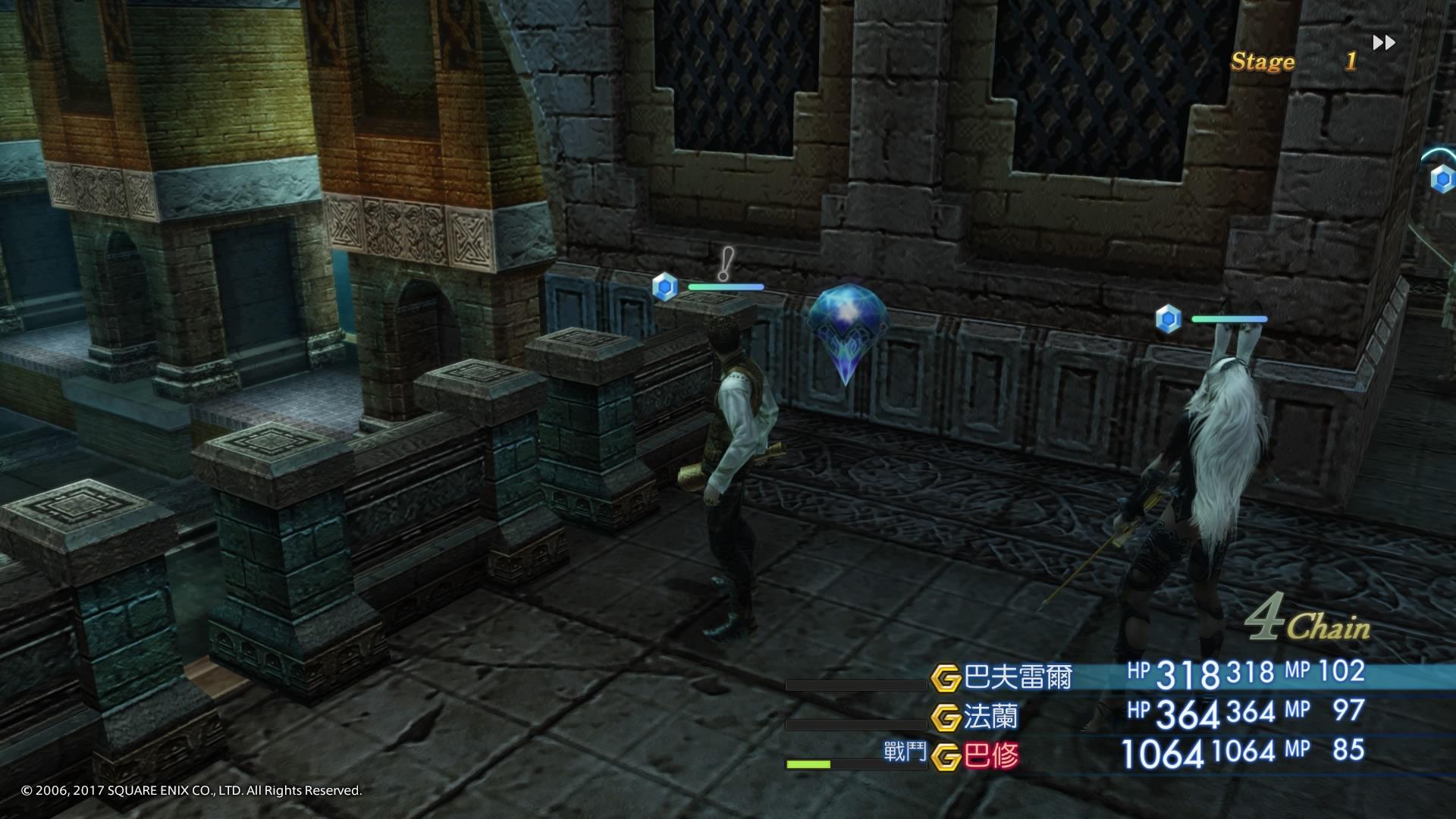1456x819 pixels.
Task: Select party member 巴夫雷爾
Action: (x=1018, y=677)
